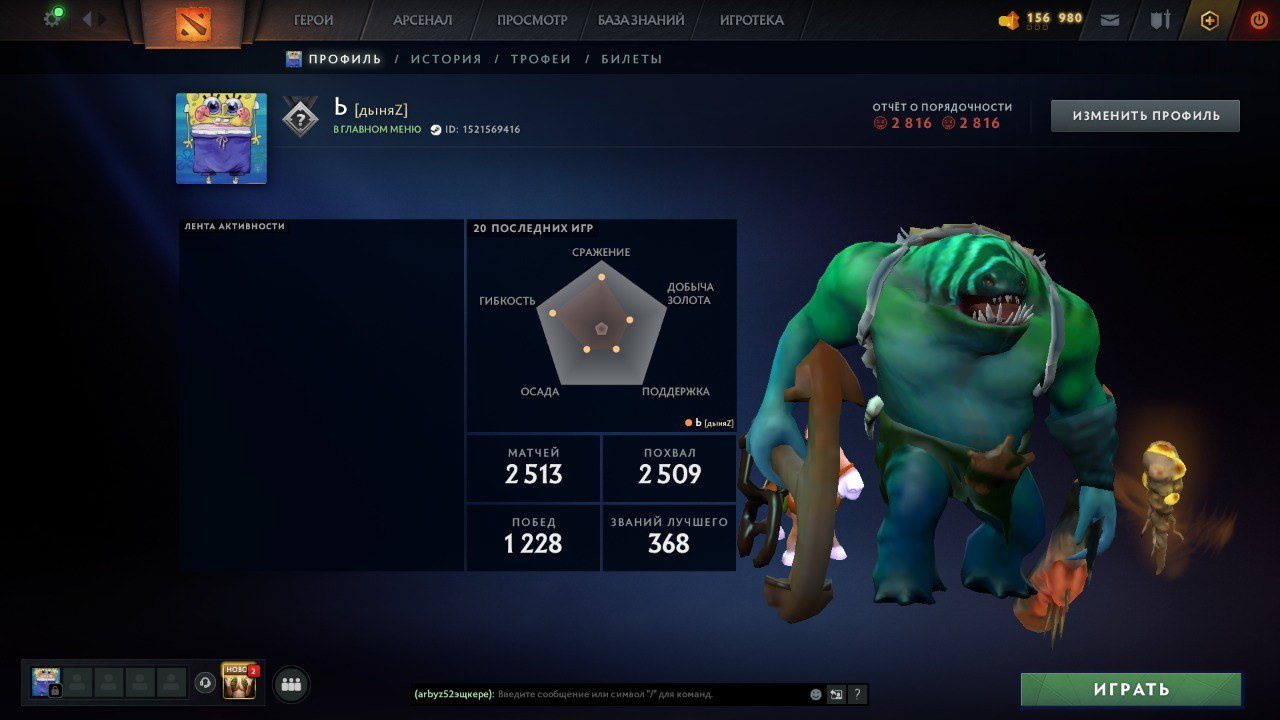Open the friends list people icon
Screen dimensions: 1280x720
(x=290, y=683)
